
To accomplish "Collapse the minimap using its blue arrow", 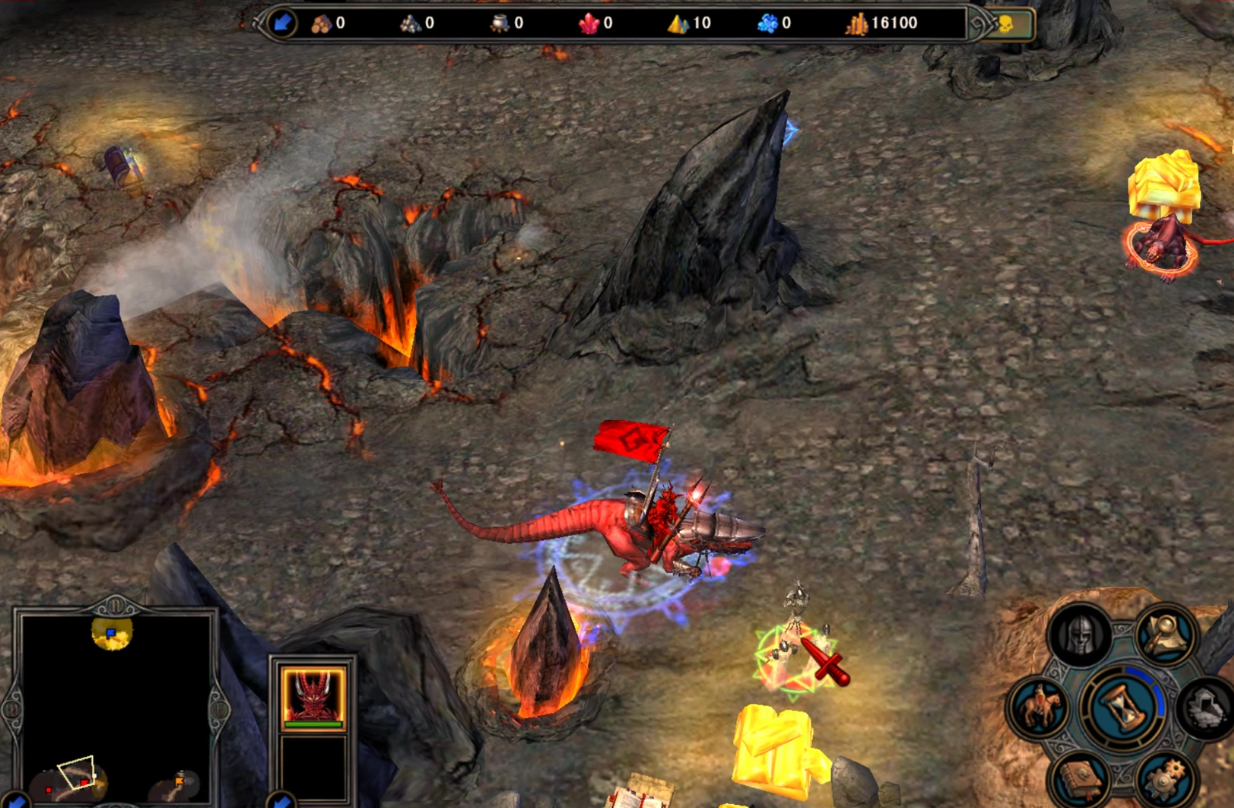I will tap(16, 801).
